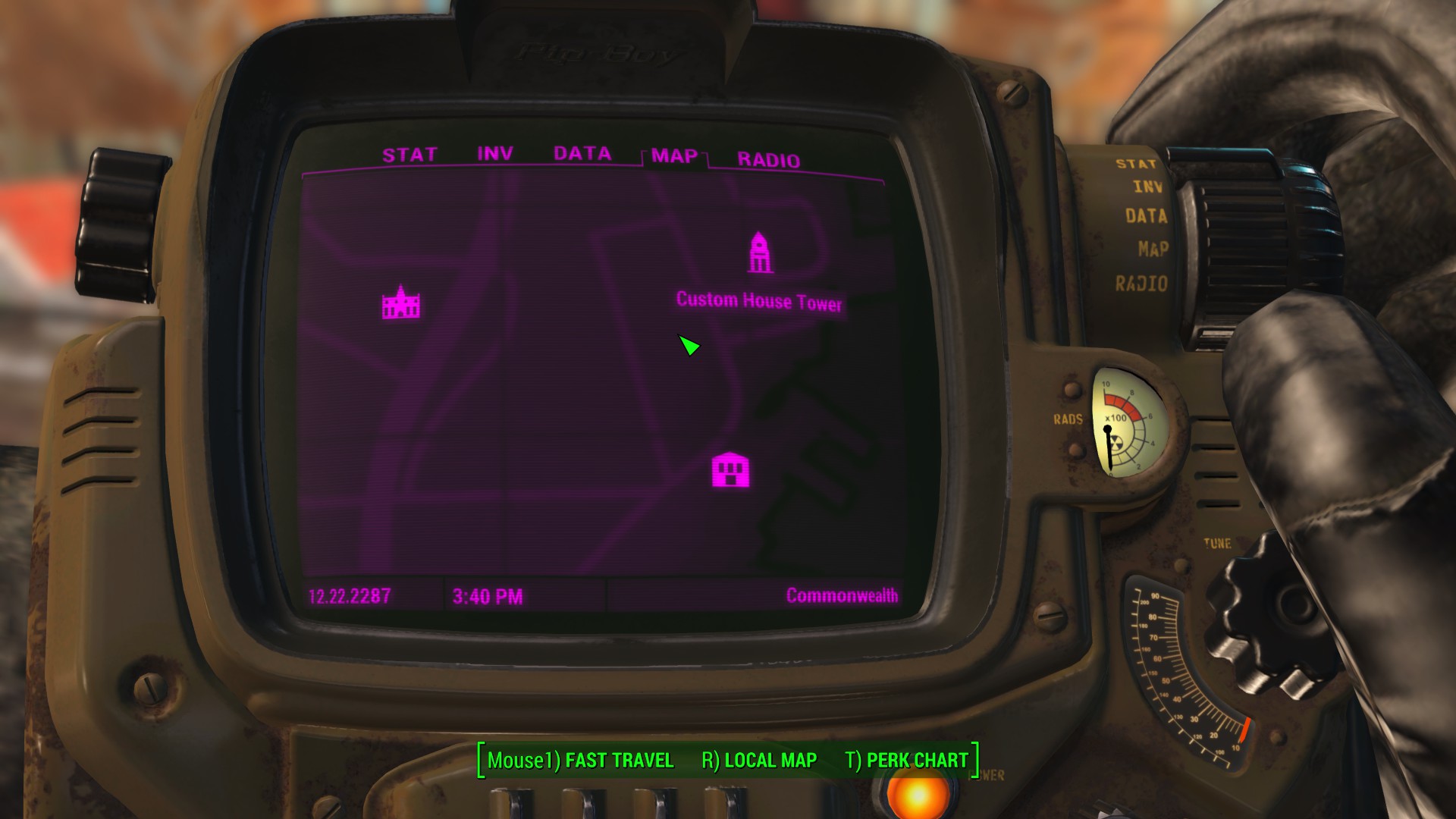Screen dimensions: 1456x819
Task: Click the domed capitol building map marker
Action: (401, 303)
